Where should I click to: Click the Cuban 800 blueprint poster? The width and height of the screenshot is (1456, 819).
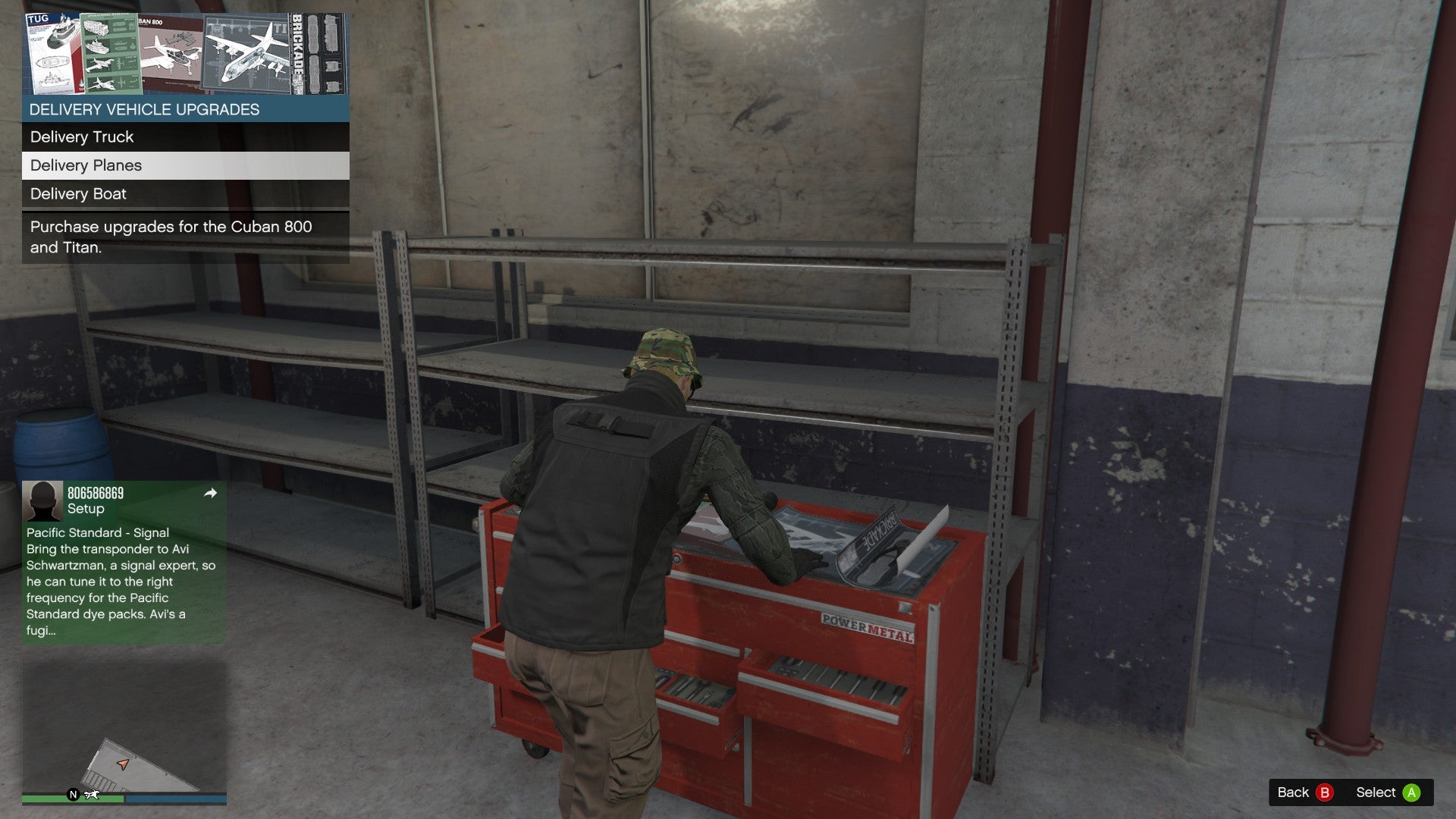click(x=171, y=53)
